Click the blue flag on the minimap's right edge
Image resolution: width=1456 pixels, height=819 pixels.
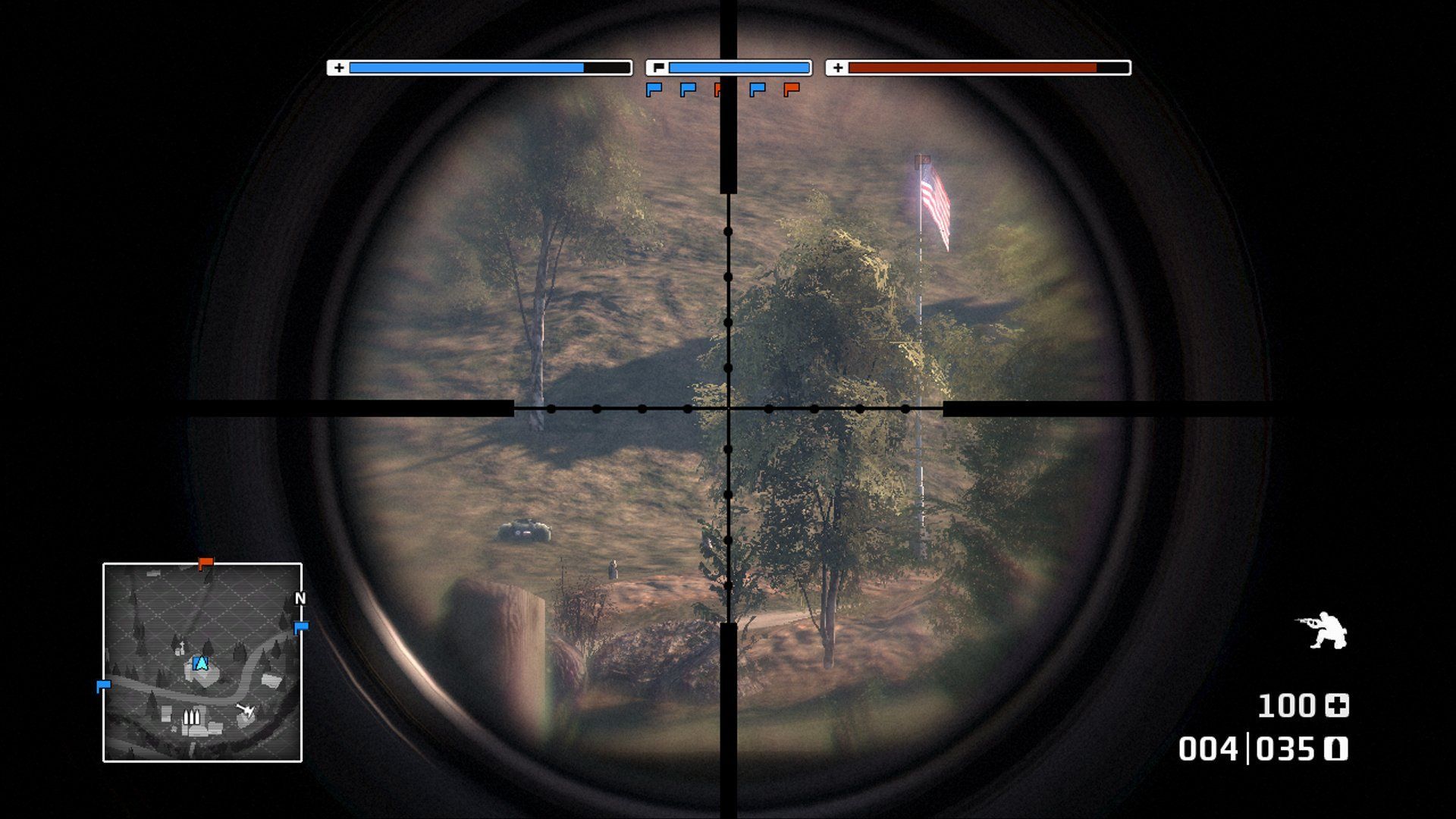[x=302, y=626]
